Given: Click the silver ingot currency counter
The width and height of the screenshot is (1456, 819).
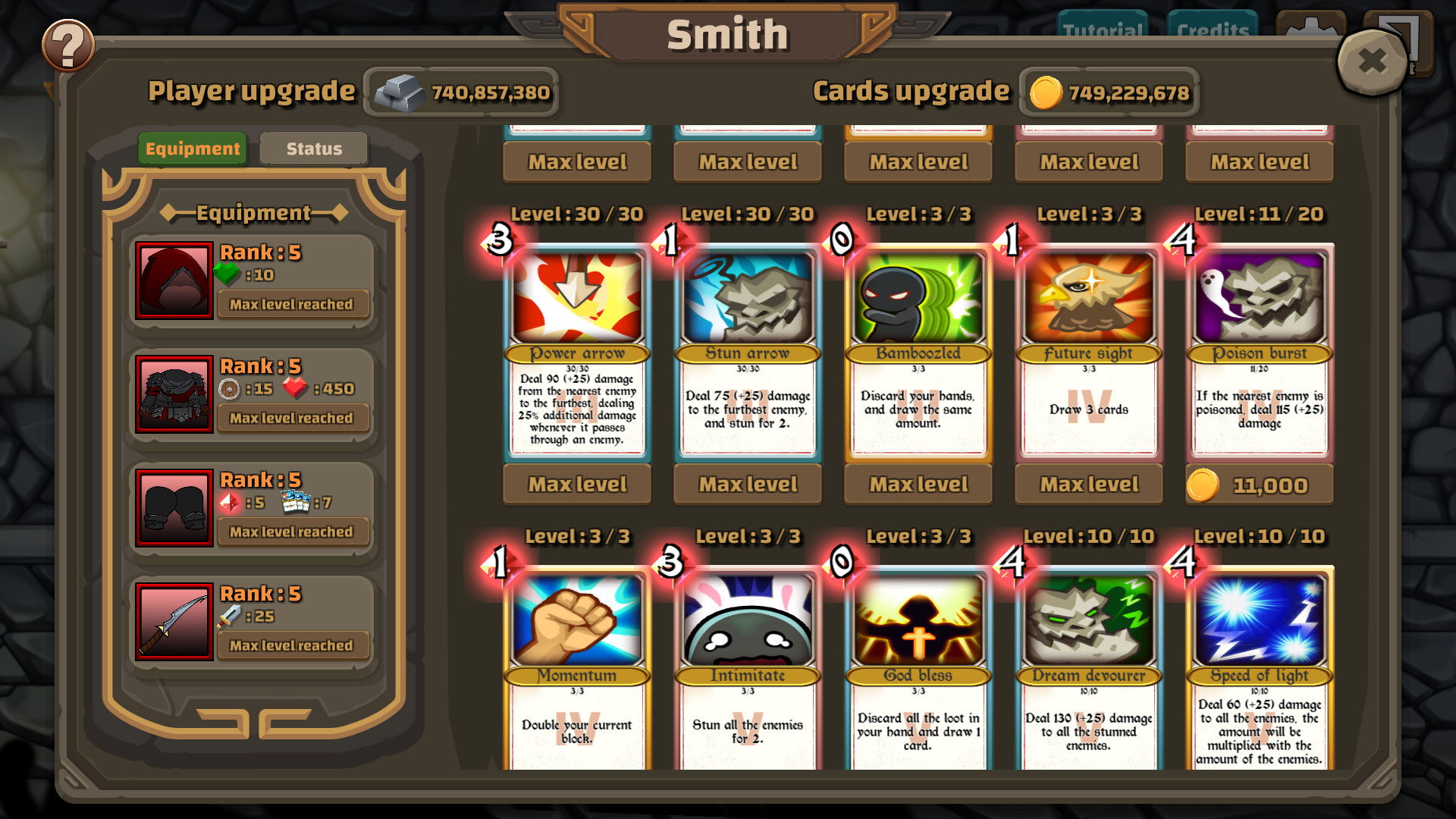Looking at the screenshot, I should 460,93.
